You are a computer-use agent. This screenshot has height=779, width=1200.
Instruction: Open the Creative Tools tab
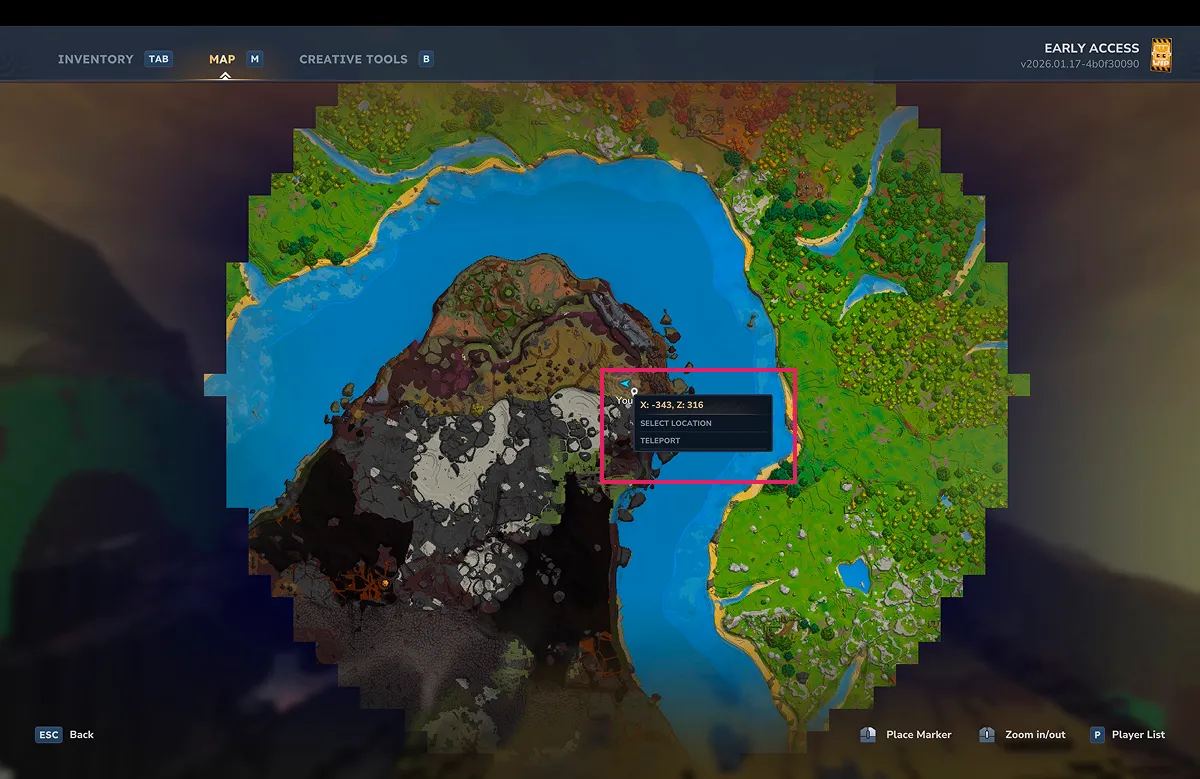click(353, 59)
